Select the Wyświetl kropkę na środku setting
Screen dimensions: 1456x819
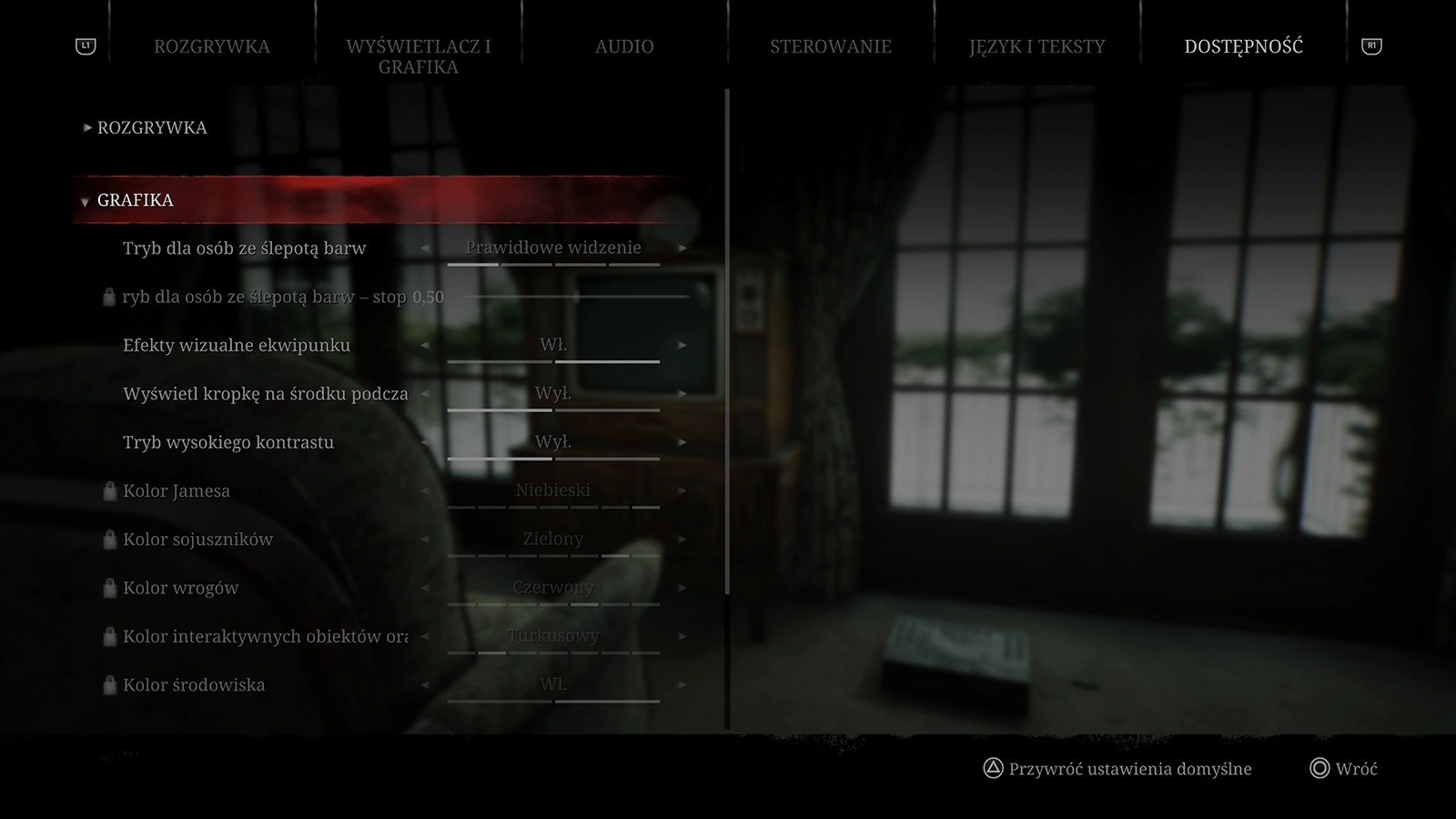click(265, 394)
